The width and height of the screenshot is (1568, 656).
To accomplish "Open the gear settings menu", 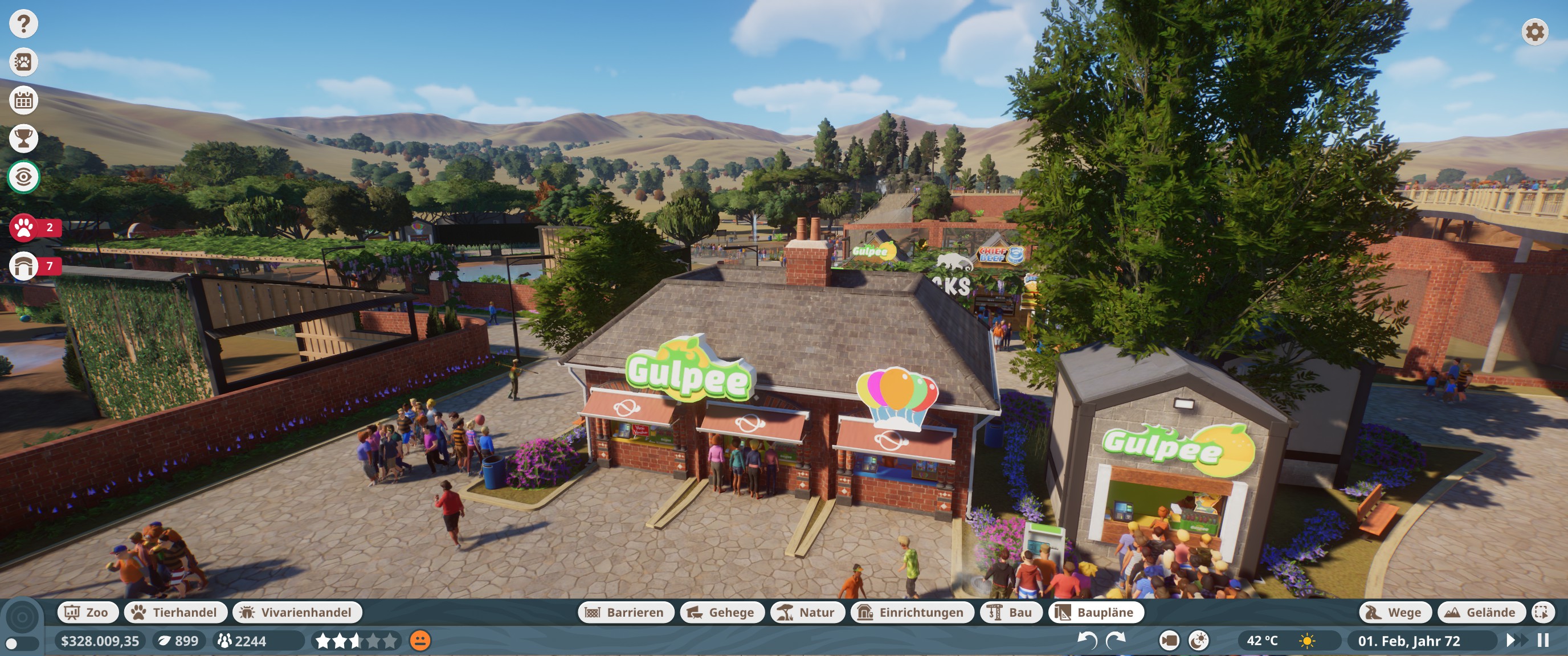I will tap(1534, 32).
